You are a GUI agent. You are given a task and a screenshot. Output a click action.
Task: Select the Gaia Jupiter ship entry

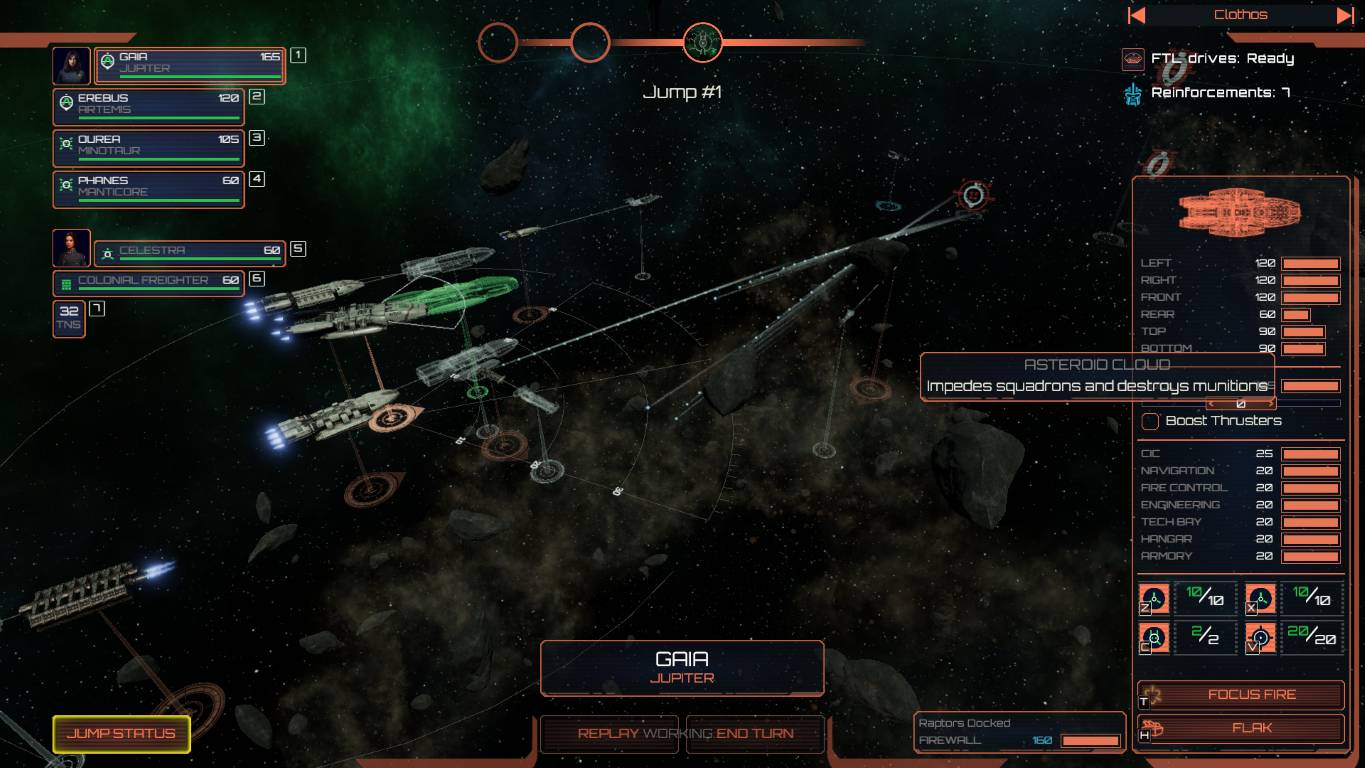[x=190, y=66]
